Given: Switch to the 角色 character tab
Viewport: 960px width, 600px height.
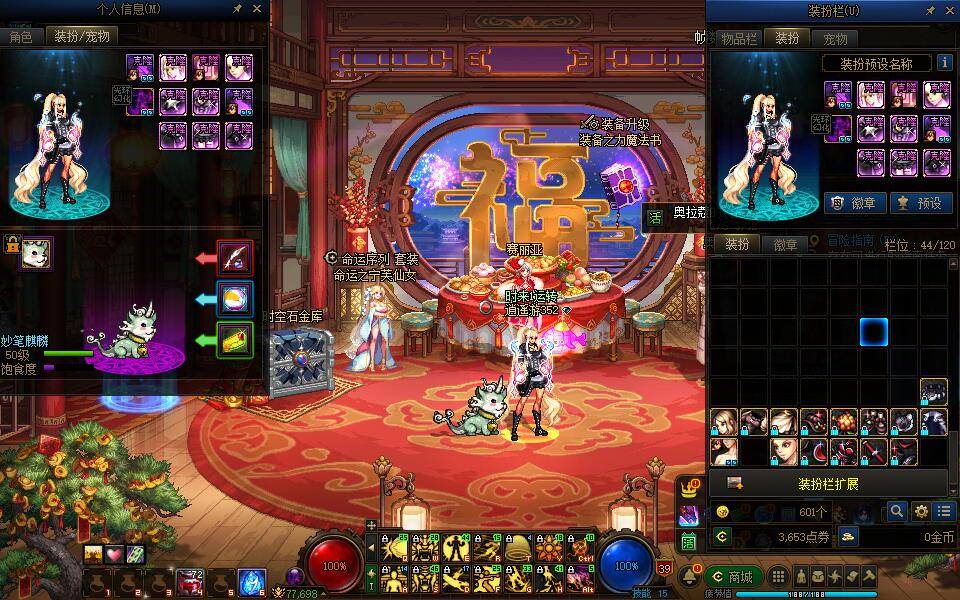Looking at the screenshot, I should pos(21,36).
